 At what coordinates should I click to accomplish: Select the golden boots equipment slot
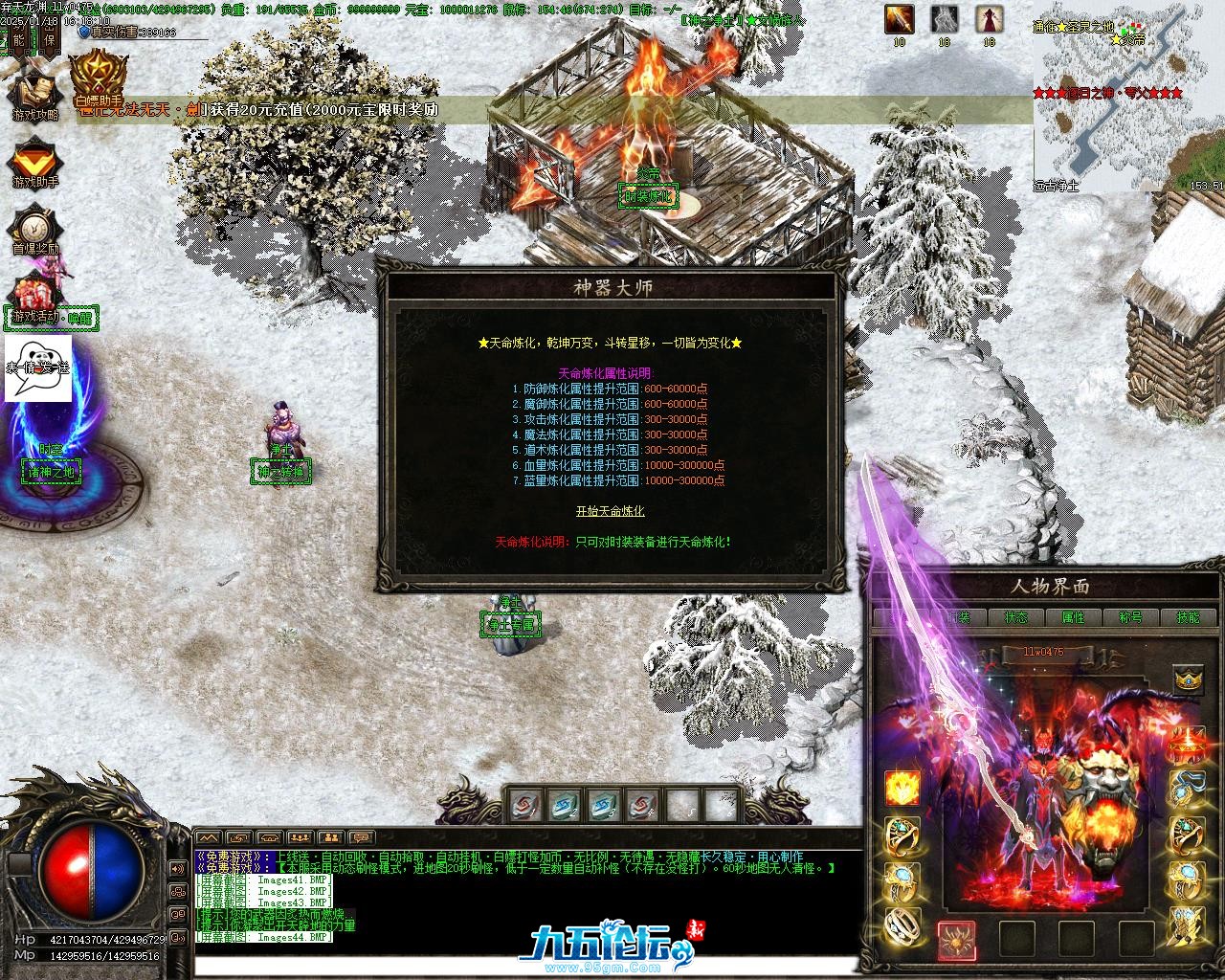pos(1188,924)
